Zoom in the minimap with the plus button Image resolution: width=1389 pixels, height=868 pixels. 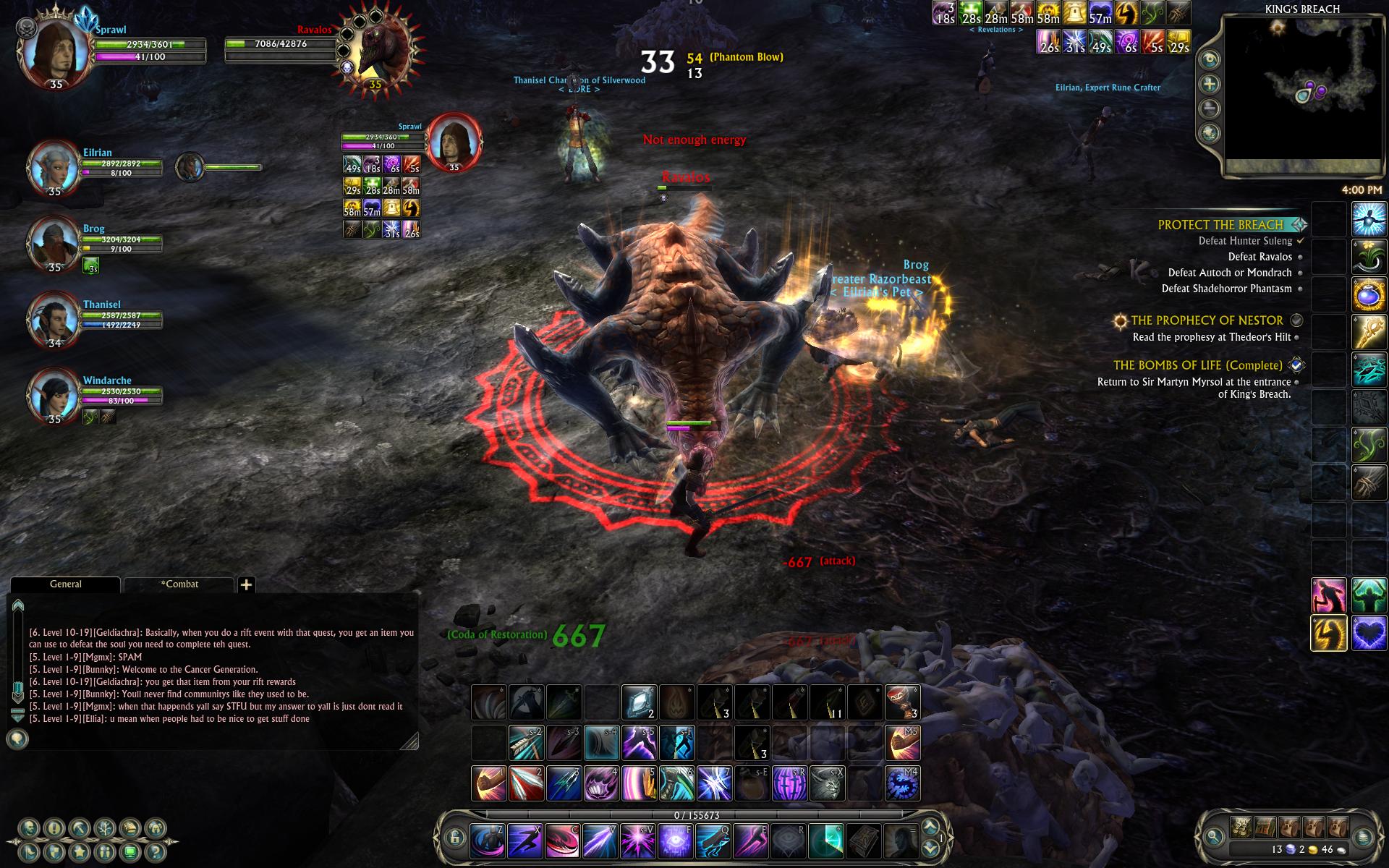tap(1210, 85)
